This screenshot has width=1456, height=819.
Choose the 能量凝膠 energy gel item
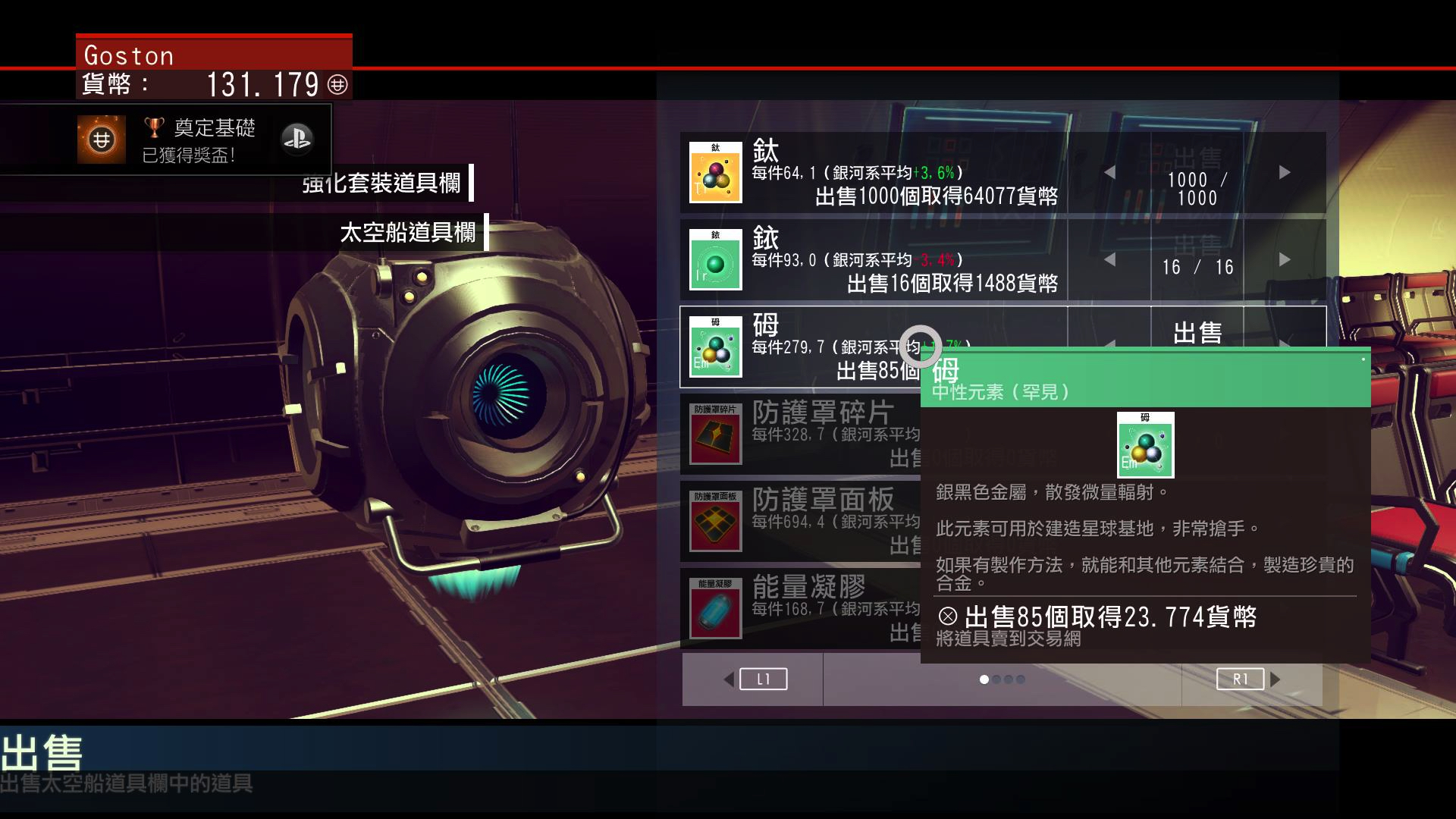coord(804,608)
